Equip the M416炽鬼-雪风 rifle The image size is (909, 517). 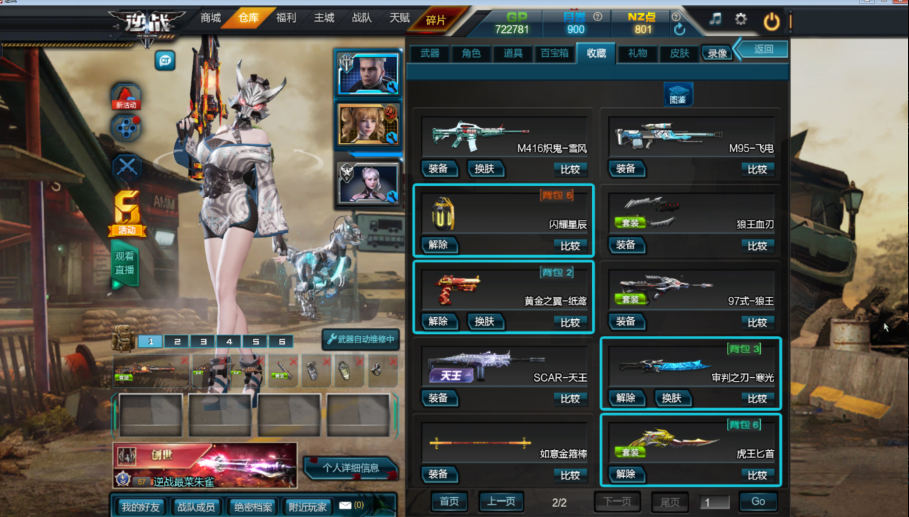point(440,169)
